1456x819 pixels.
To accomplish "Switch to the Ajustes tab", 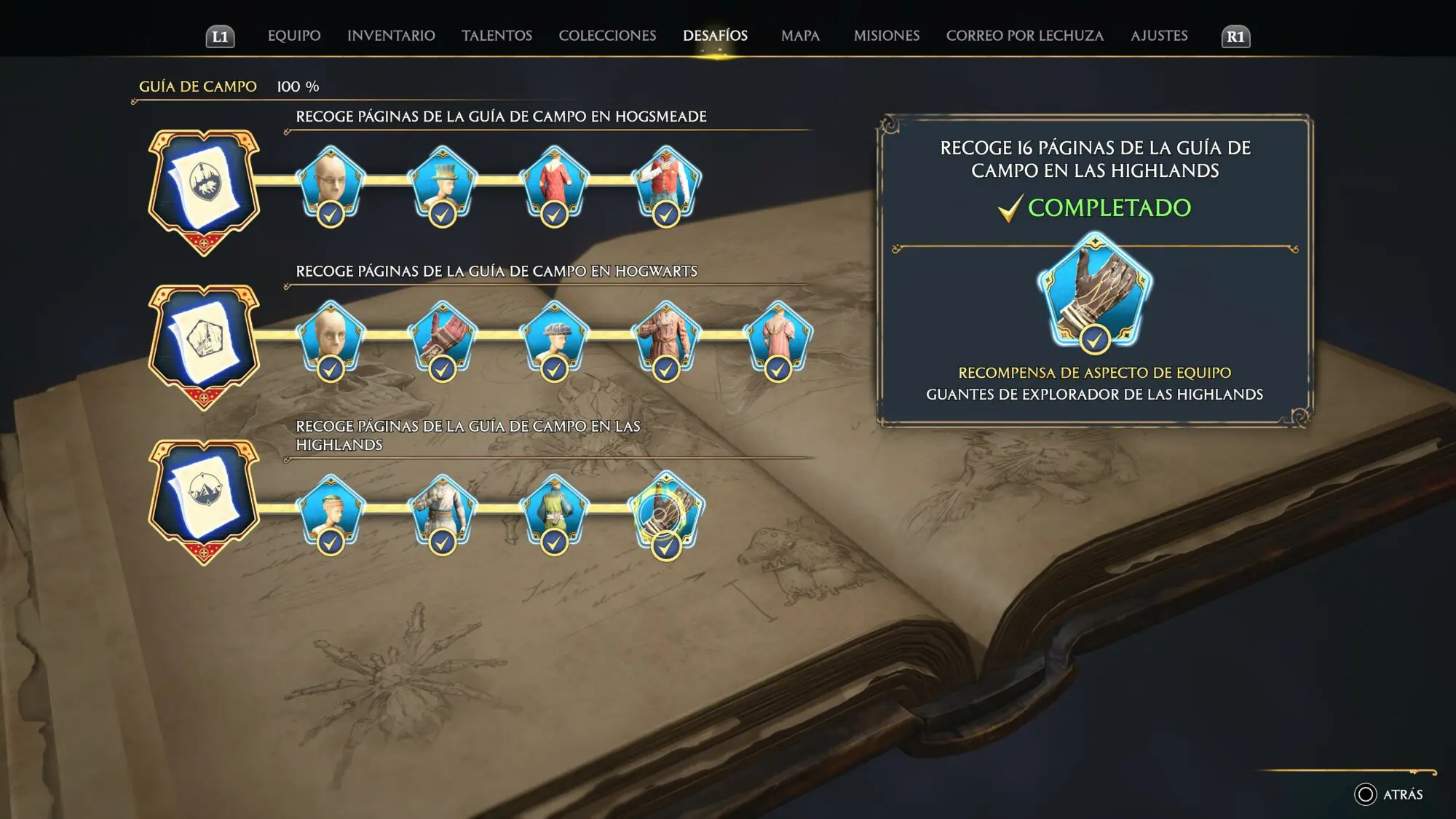I will point(1159,36).
